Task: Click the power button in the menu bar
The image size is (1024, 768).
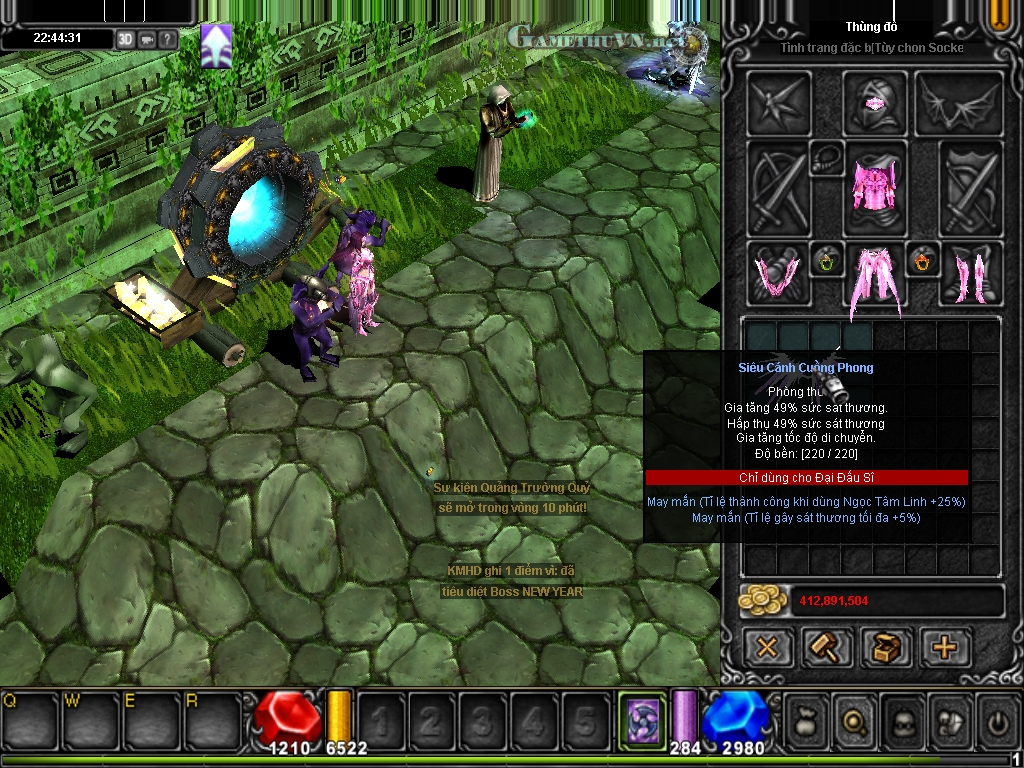Action: coord(996,720)
